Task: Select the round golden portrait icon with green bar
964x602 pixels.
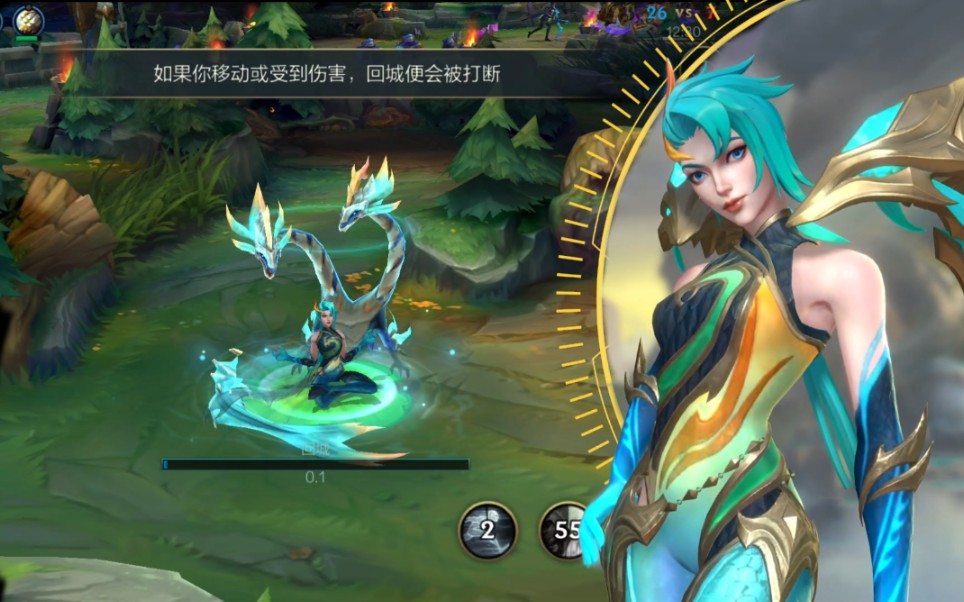Action: point(27,21)
